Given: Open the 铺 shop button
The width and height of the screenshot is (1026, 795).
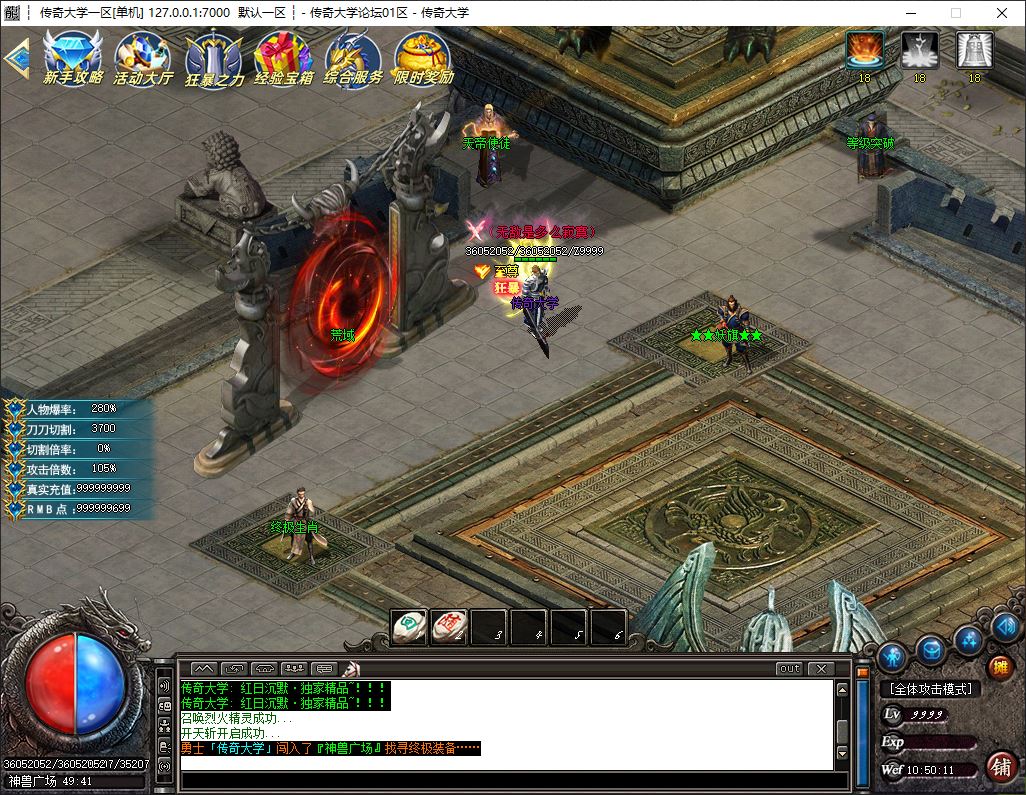Looking at the screenshot, I should (999, 766).
